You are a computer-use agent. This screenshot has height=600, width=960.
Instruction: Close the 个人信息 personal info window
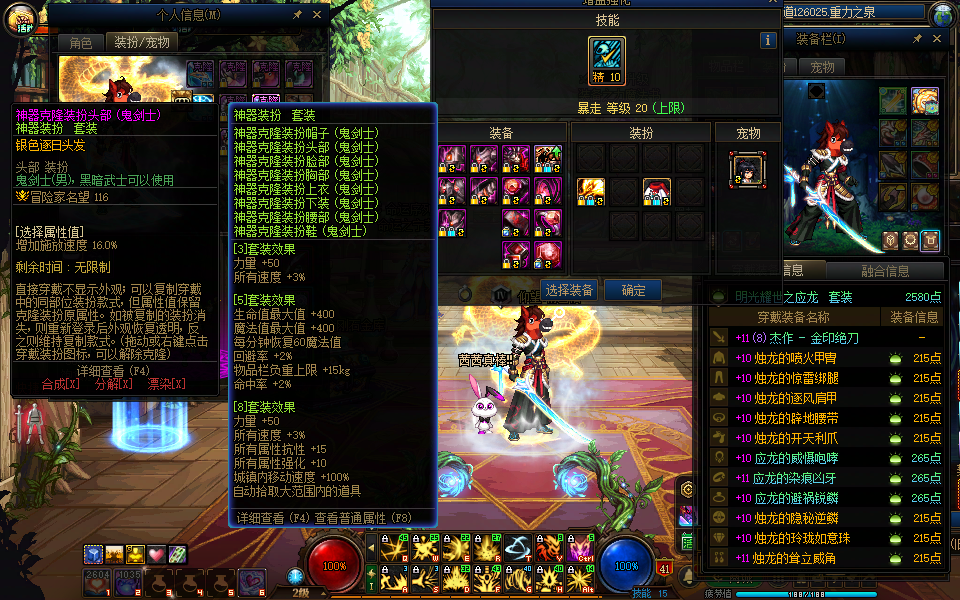tap(317, 15)
